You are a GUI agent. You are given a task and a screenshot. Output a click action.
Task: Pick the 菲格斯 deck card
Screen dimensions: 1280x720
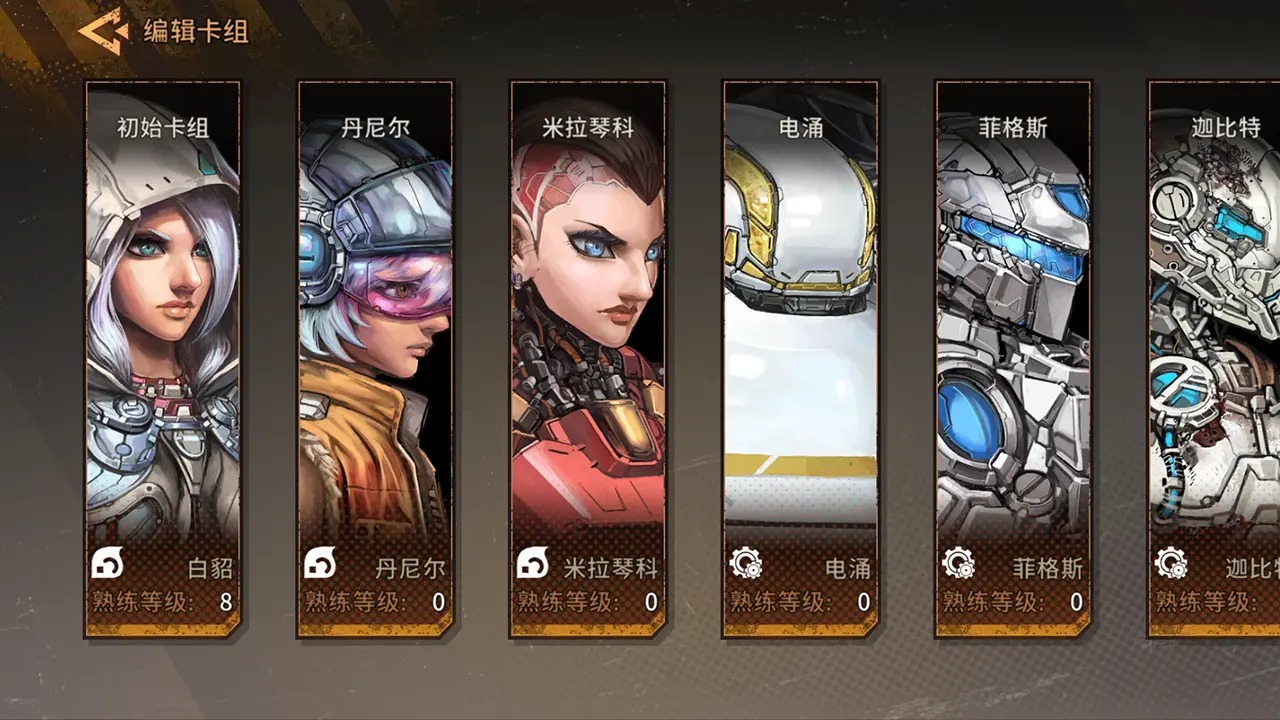(1013, 359)
